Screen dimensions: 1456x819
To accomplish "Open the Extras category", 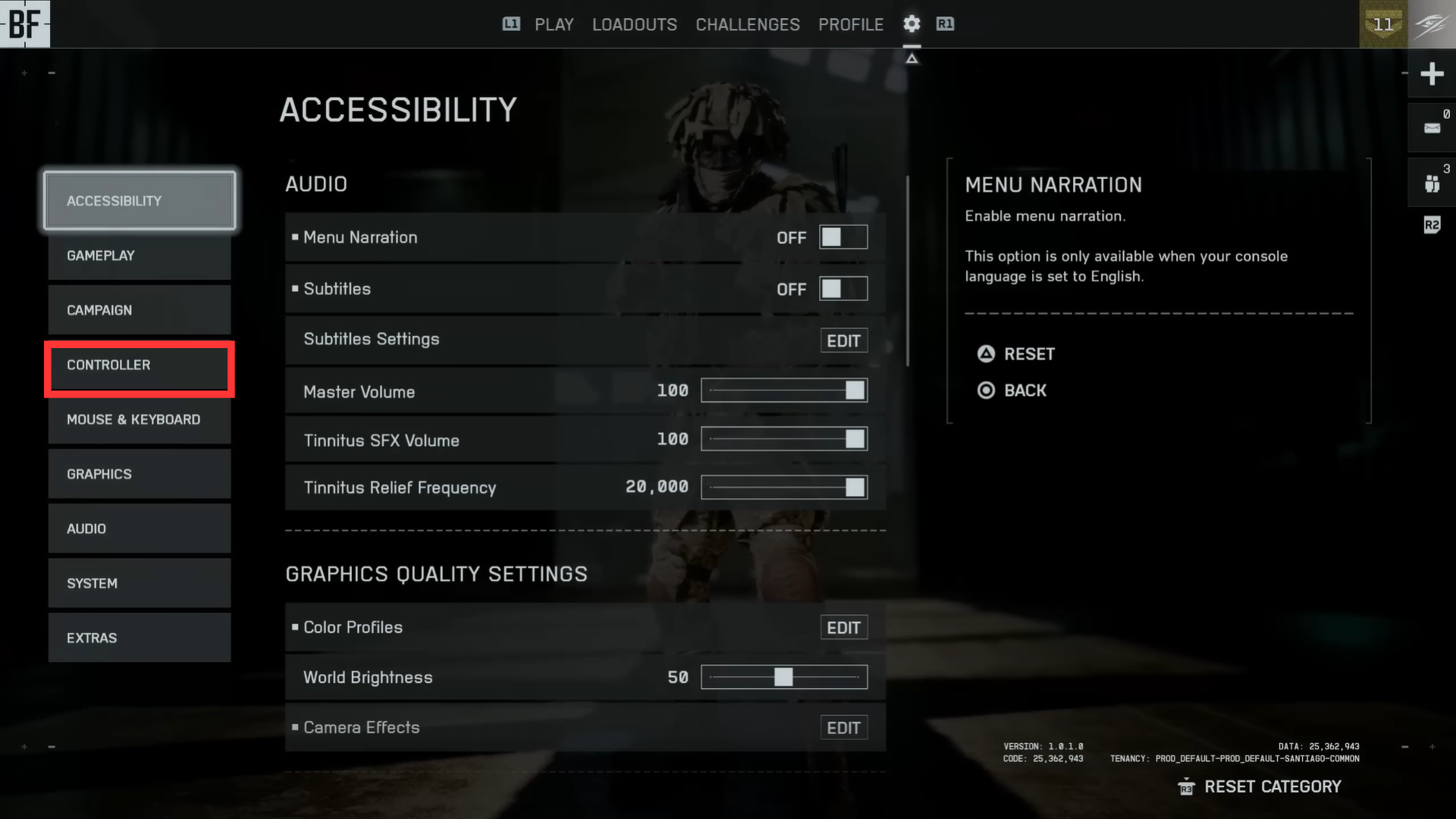I will [x=140, y=639].
